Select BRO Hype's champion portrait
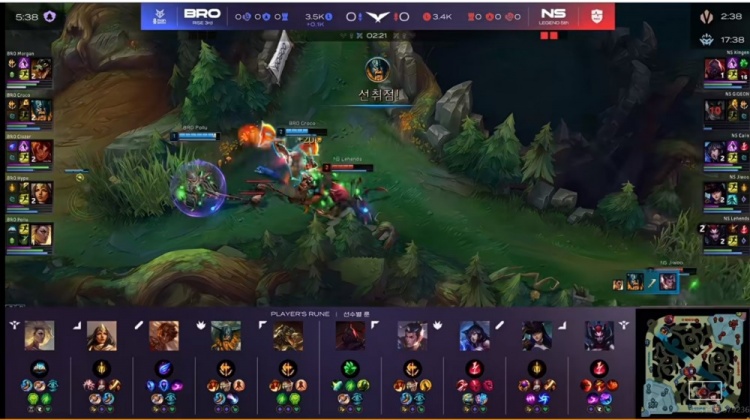Image resolution: width=750 pixels, height=420 pixels. 41,192
